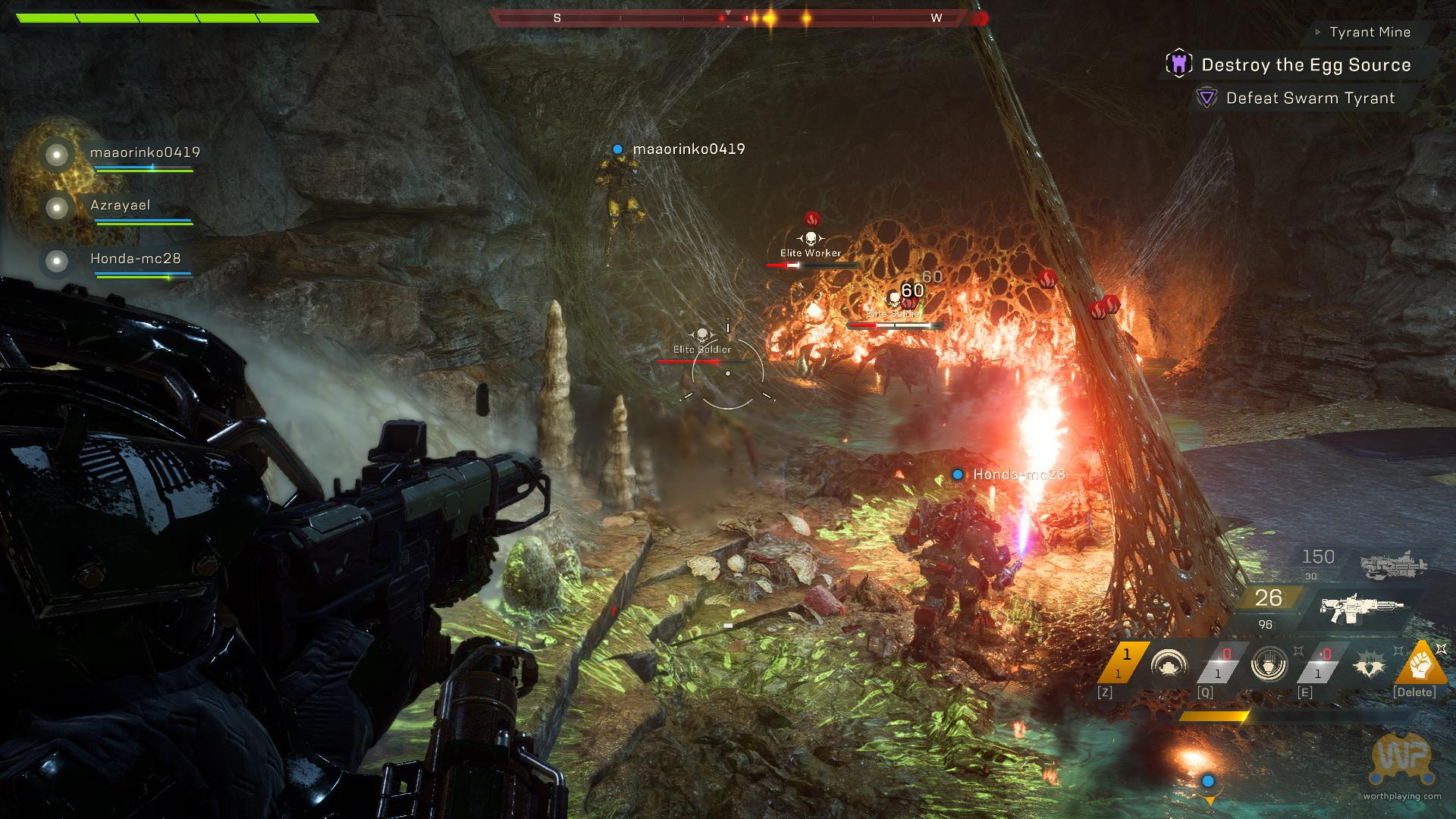Select the equipped assault rifle weapon icon
This screenshot has height=819, width=1456.
[x=1360, y=605]
